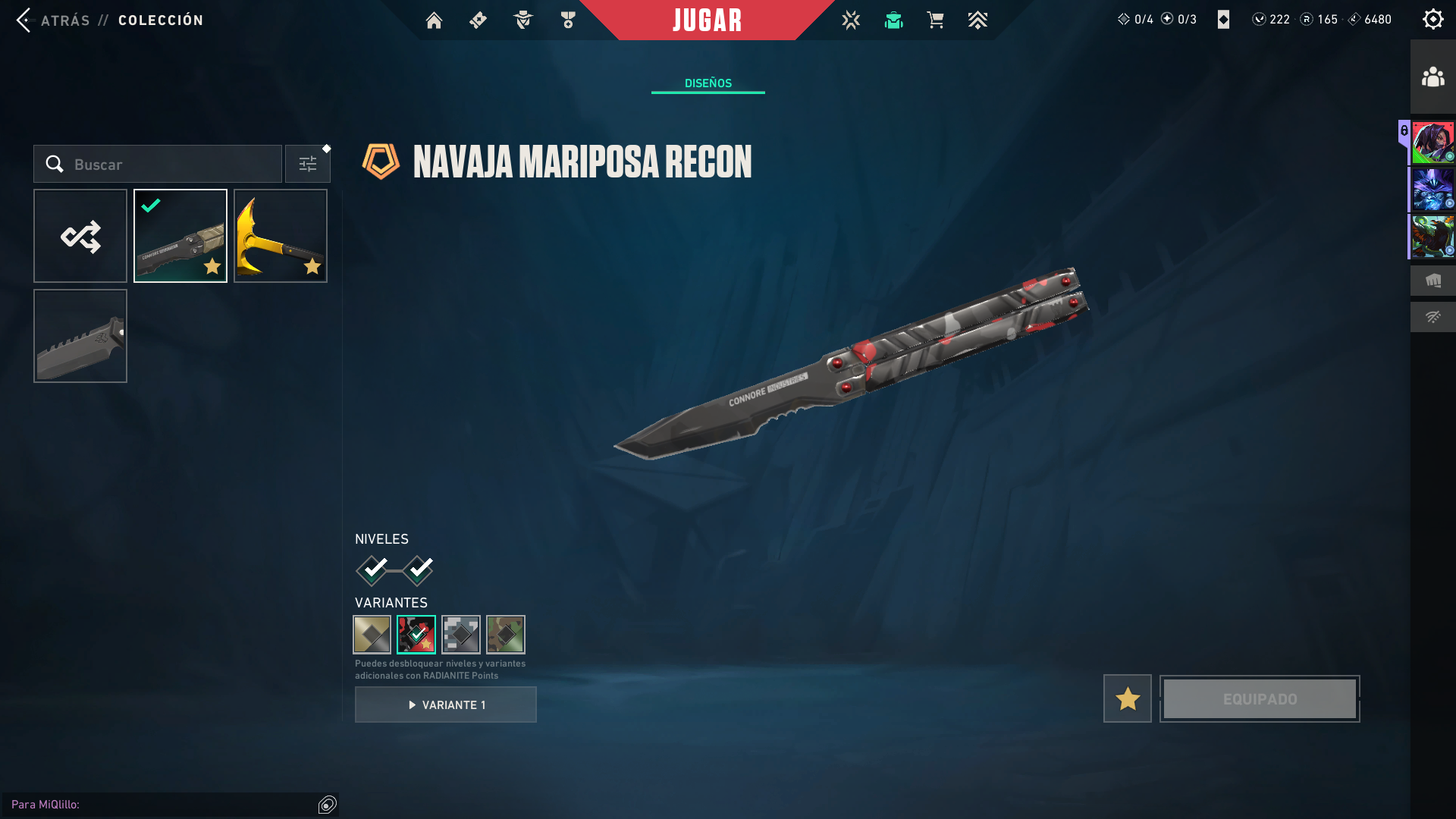Open the in-game store cart icon
1456x819 pixels.
tap(935, 20)
